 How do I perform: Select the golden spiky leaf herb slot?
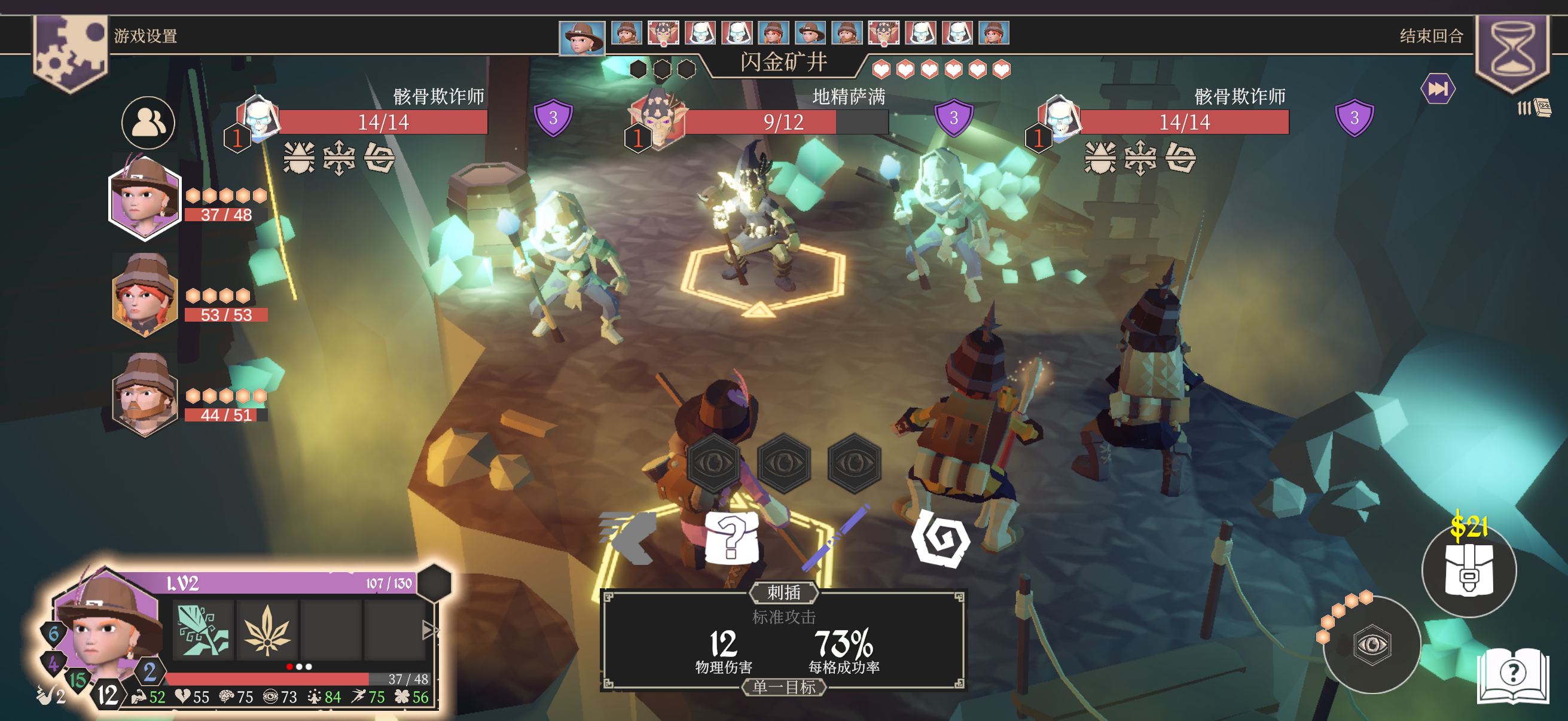[267, 630]
